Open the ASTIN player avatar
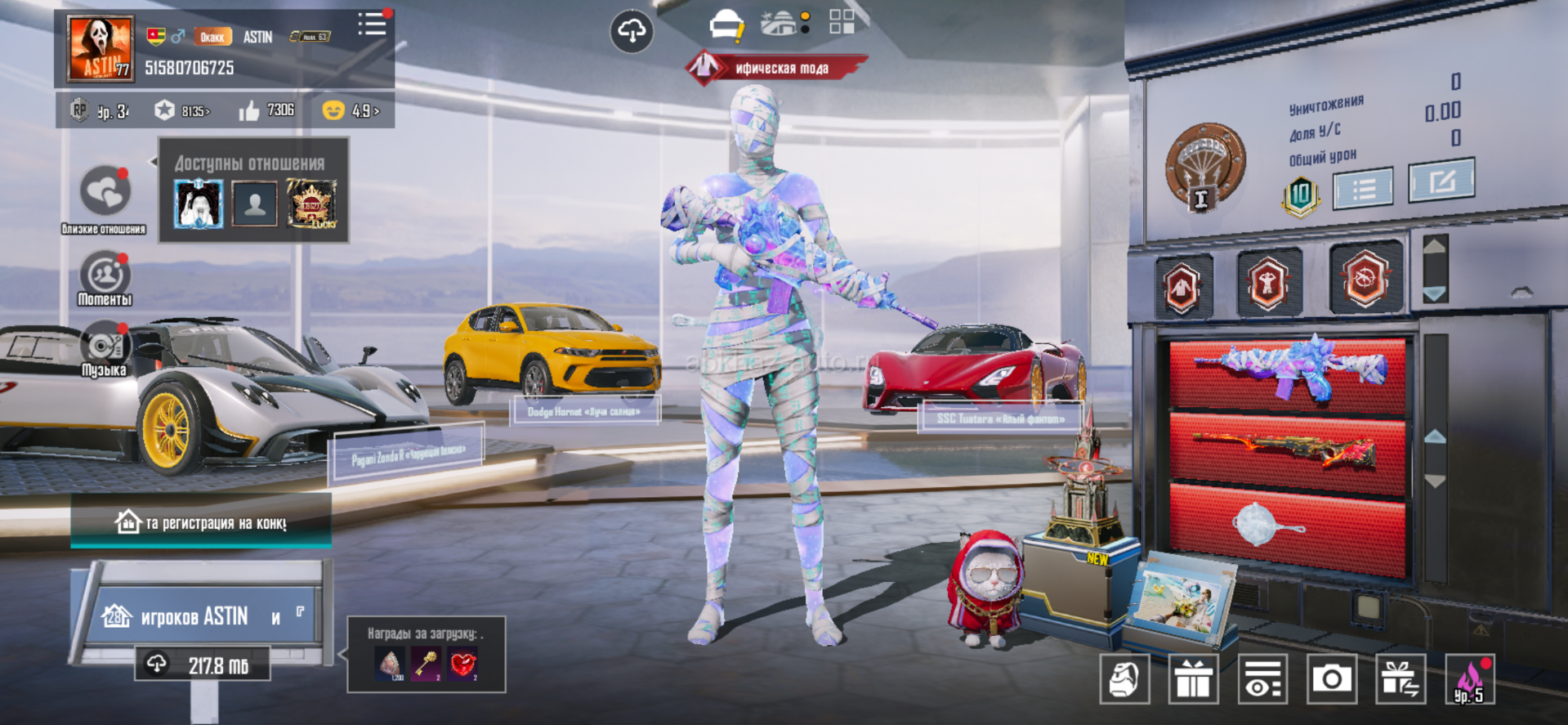 [x=101, y=48]
